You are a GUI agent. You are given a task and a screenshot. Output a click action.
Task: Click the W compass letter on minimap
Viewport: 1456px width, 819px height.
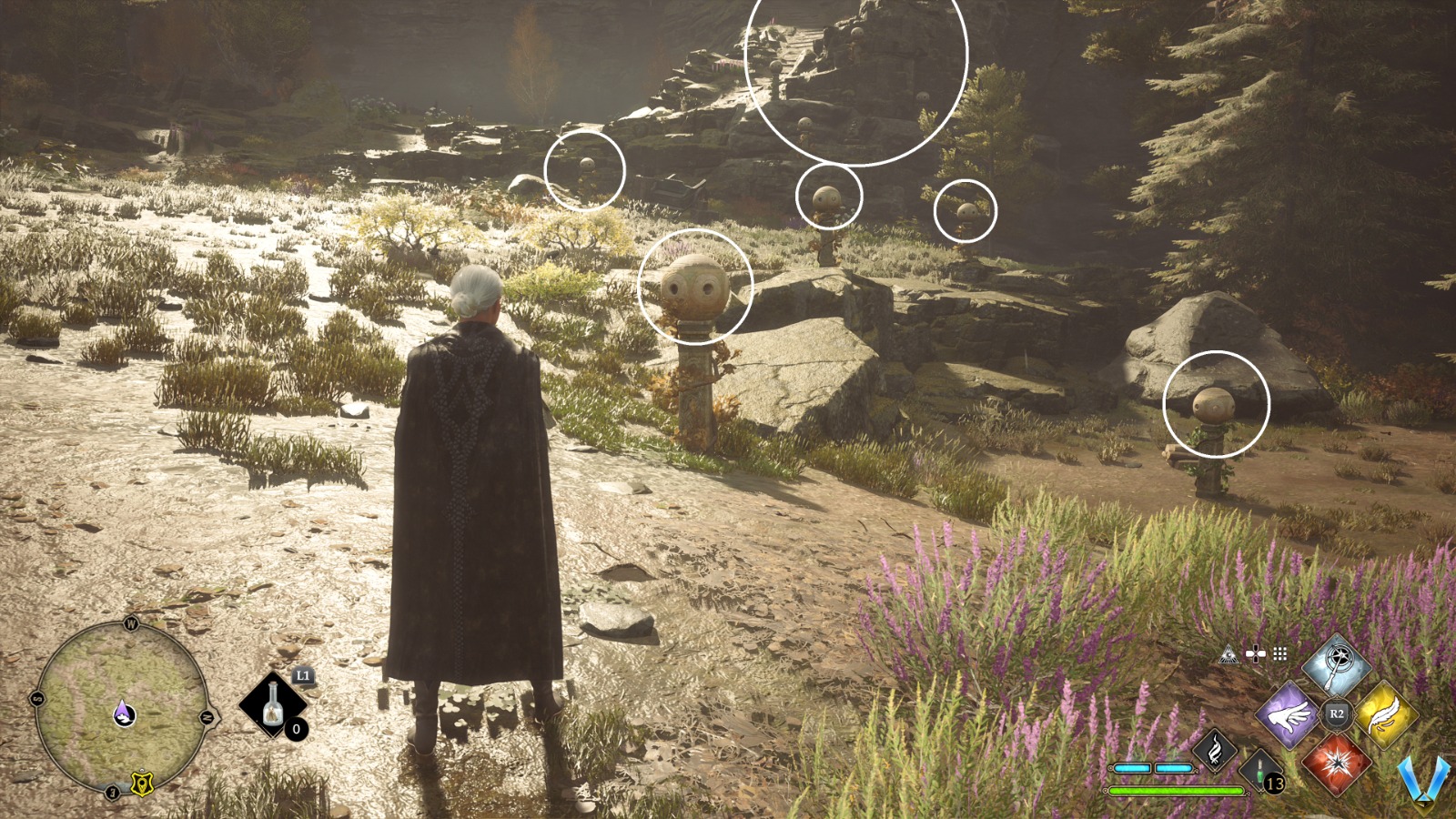[131, 623]
